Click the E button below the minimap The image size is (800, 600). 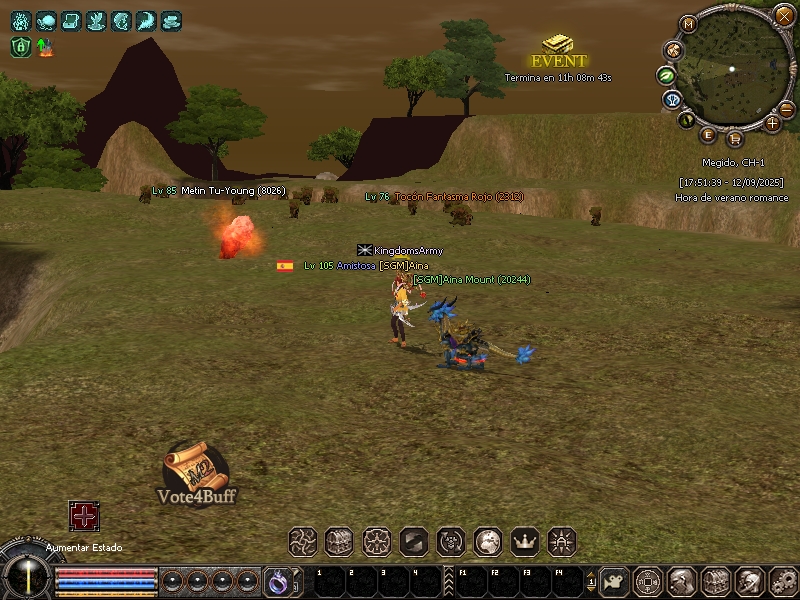(708, 134)
